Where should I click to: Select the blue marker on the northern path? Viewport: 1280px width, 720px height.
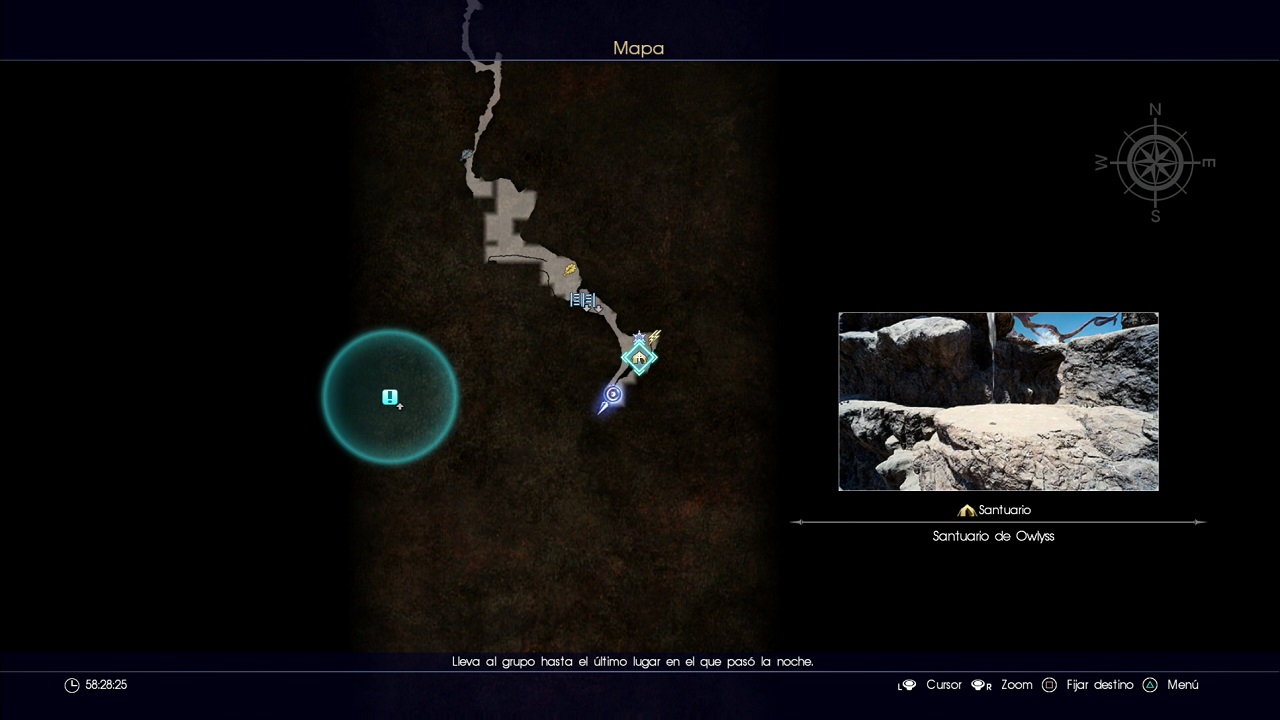pos(467,155)
